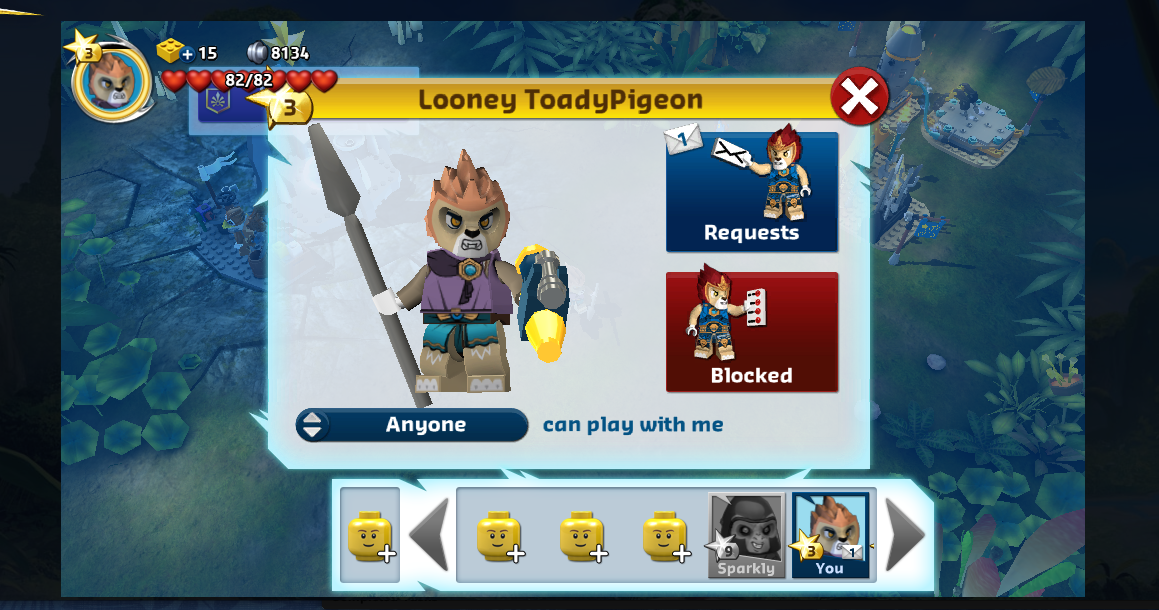The height and width of the screenshot is (610, 1159).
Task: Select the You avatar tile
Action: pos(829,535)
